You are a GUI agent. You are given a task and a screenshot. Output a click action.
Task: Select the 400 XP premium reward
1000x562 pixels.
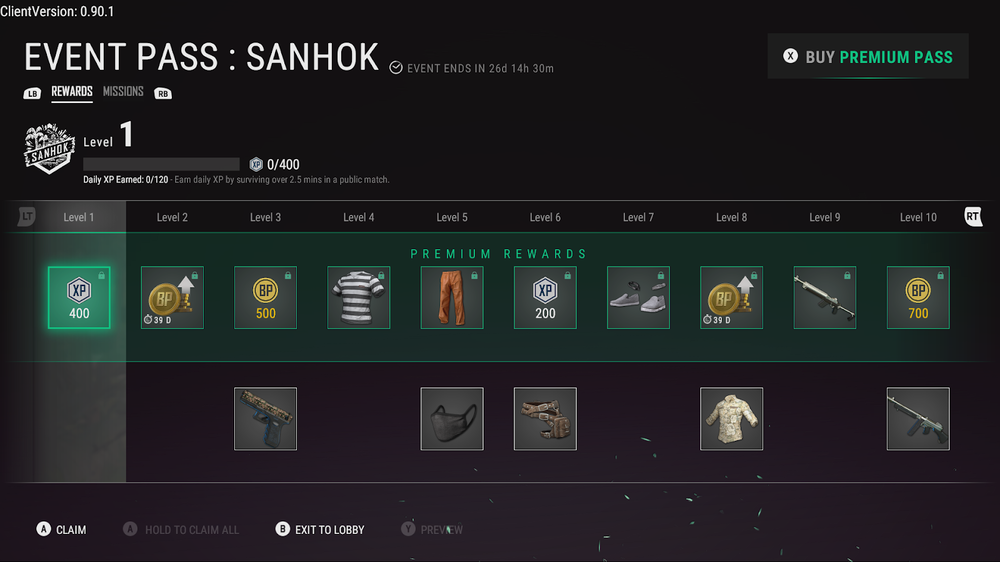pos(79,298)
